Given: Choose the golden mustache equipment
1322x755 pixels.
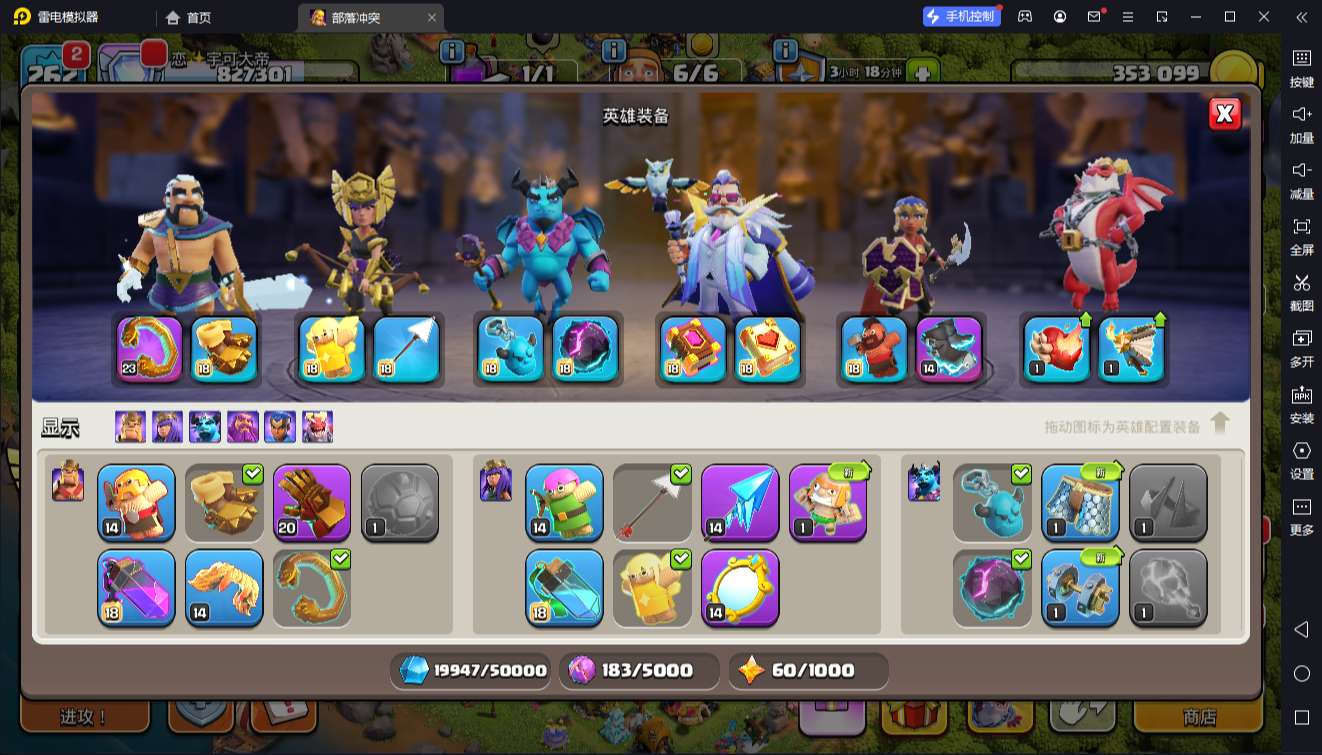Looking at the screenshot, I should (x=224, y=587).
